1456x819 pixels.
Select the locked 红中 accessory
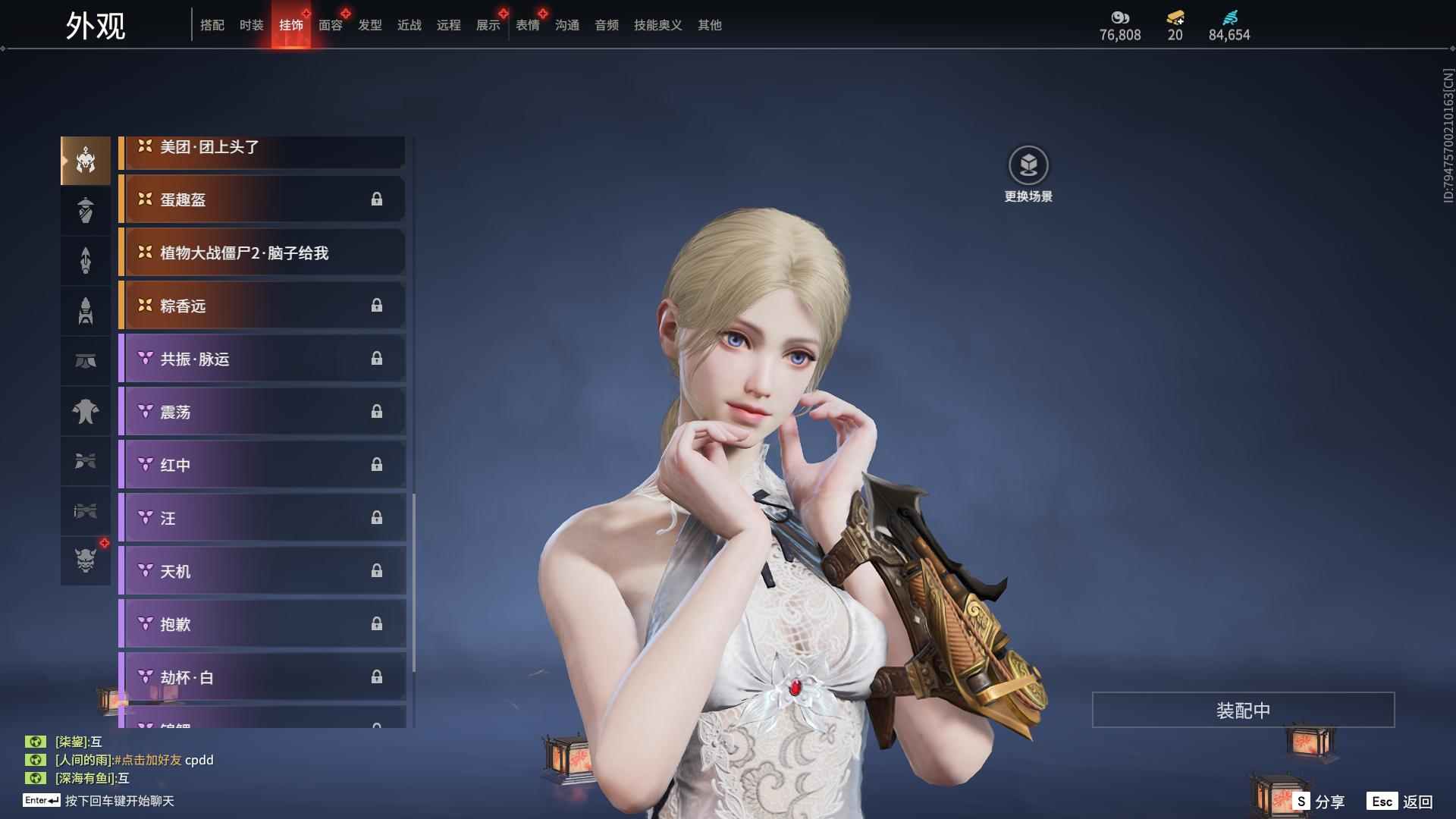pyautogui.click(x=262, y=465)
